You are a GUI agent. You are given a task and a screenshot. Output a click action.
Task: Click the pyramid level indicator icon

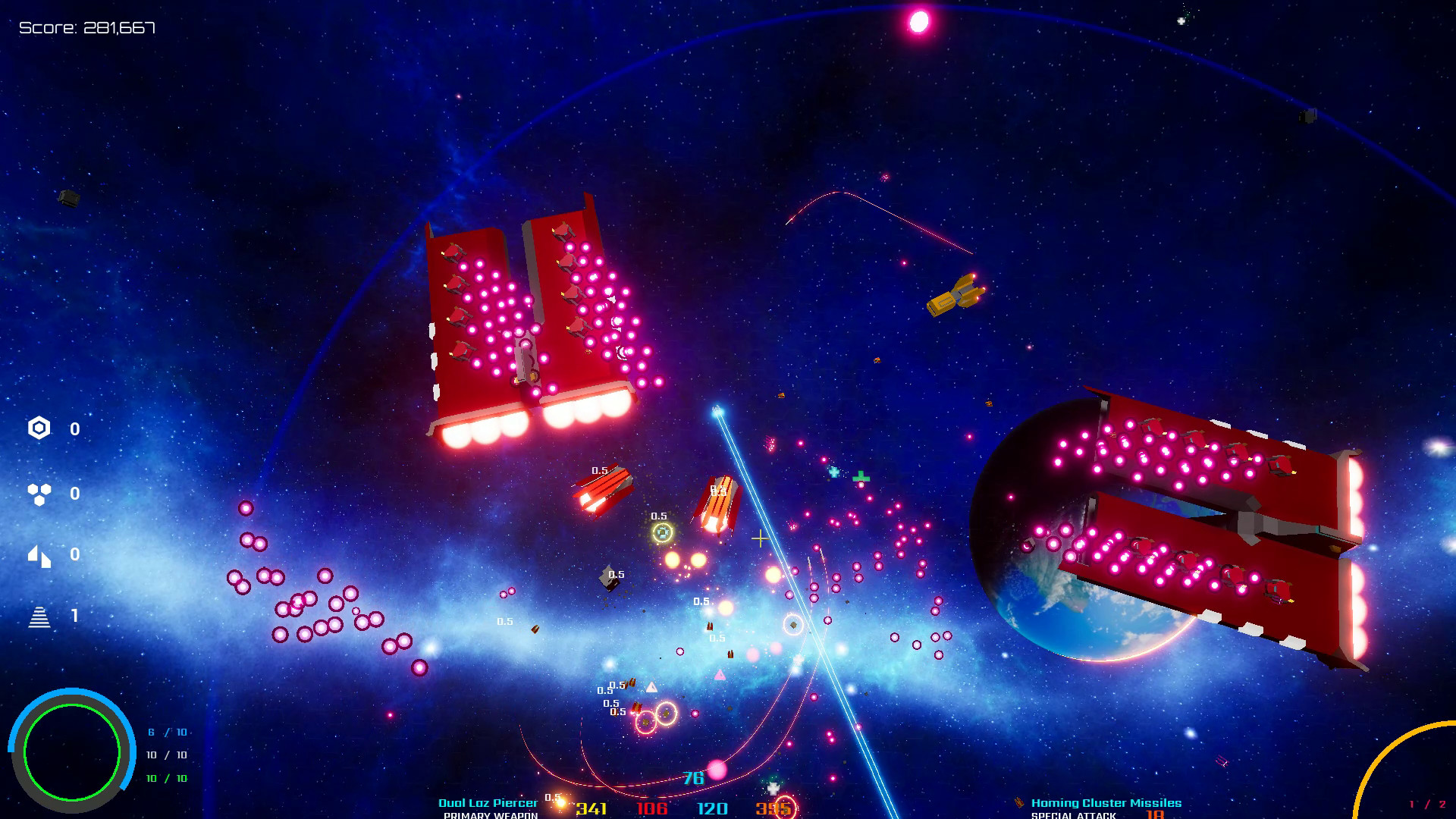39,618
